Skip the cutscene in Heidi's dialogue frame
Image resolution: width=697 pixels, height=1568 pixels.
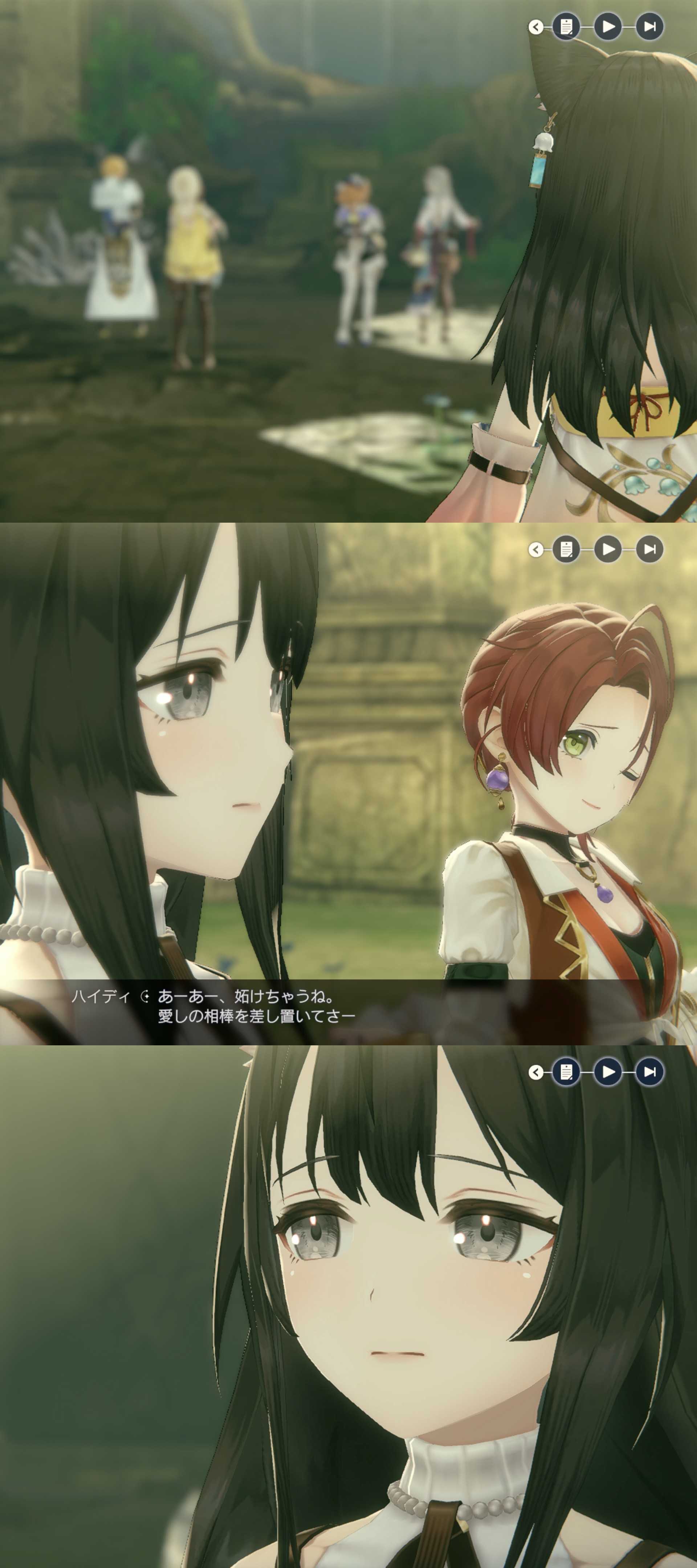coord(649,550)
